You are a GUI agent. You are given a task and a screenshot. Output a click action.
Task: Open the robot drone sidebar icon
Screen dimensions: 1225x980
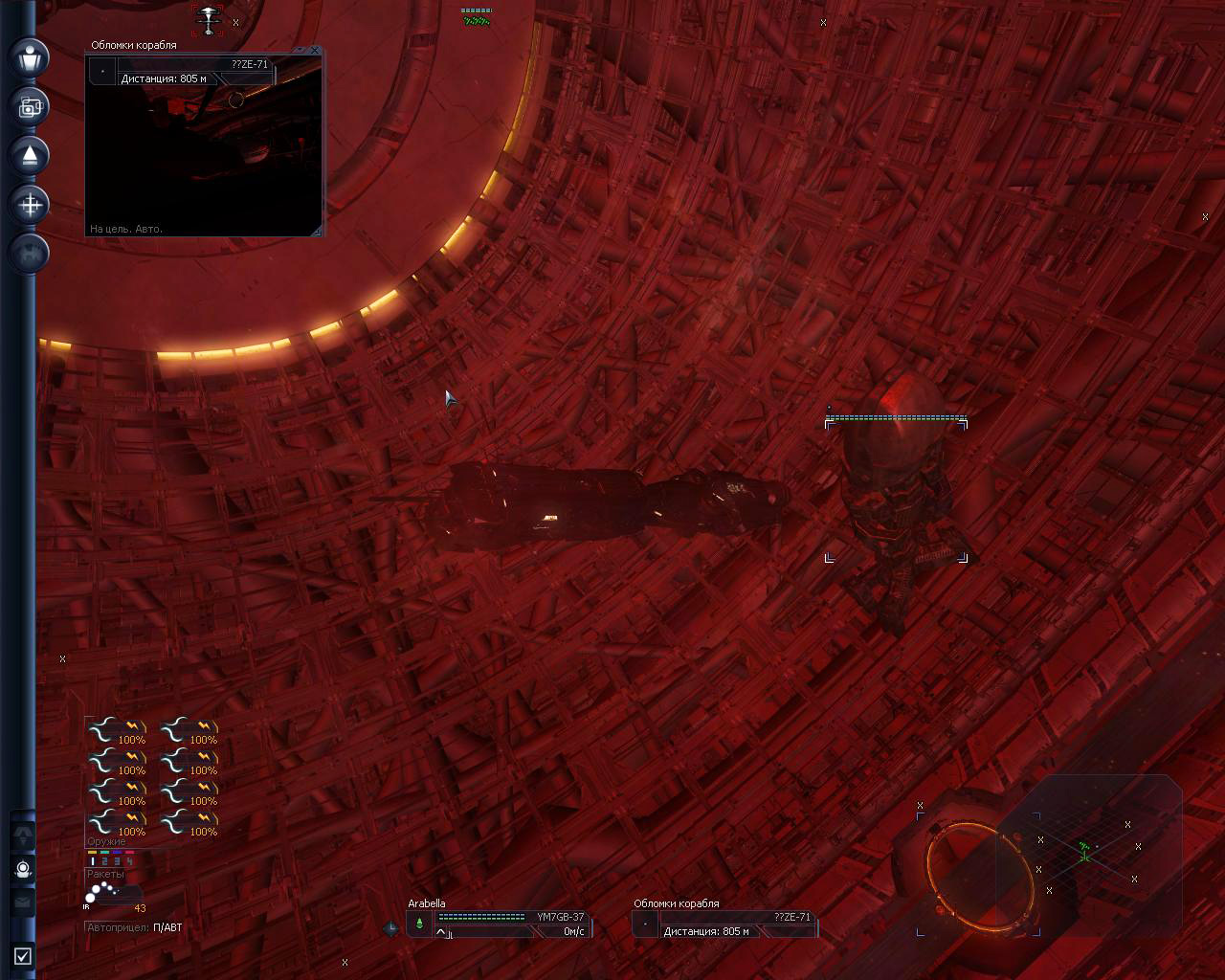coord(24,869)
